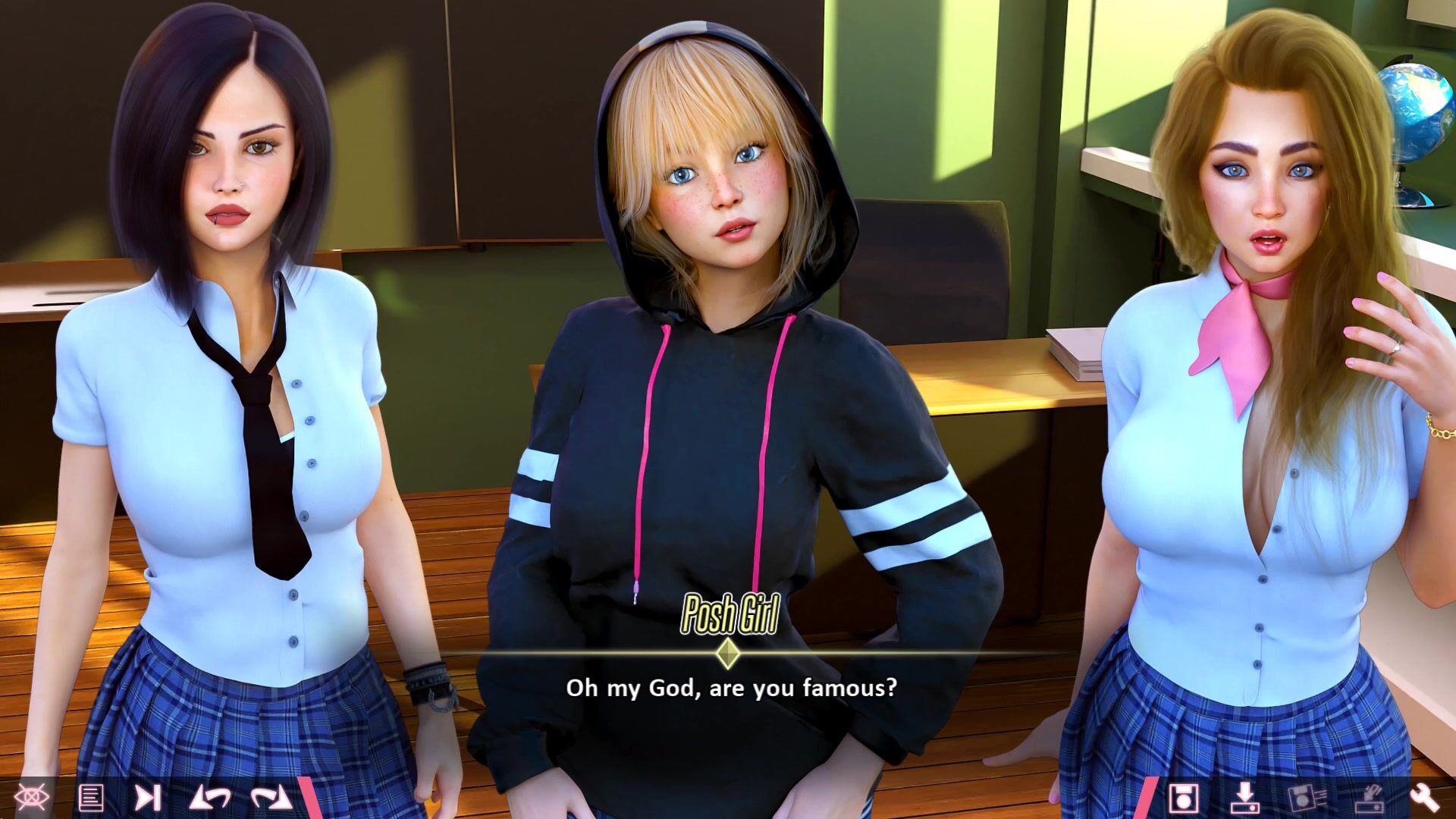Roll forward with the right arrow
The image size is (1456, 819).
[x=271, y=797]
